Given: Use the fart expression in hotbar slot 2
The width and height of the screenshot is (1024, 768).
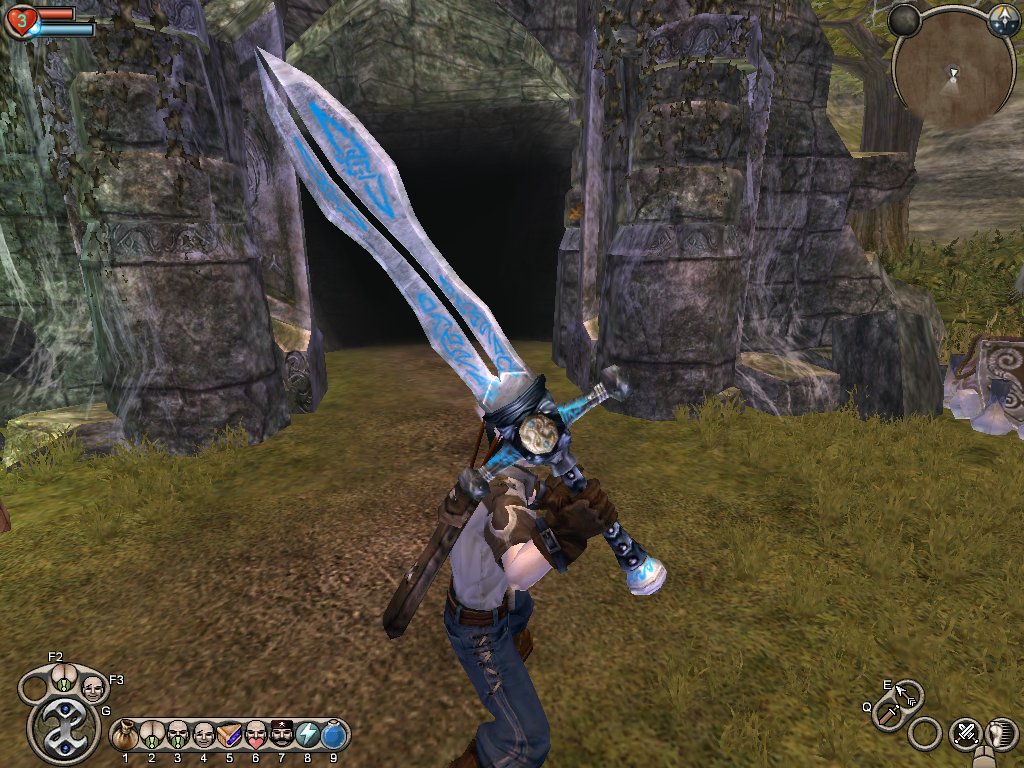Looking at the screenshot, I should 152,736.
